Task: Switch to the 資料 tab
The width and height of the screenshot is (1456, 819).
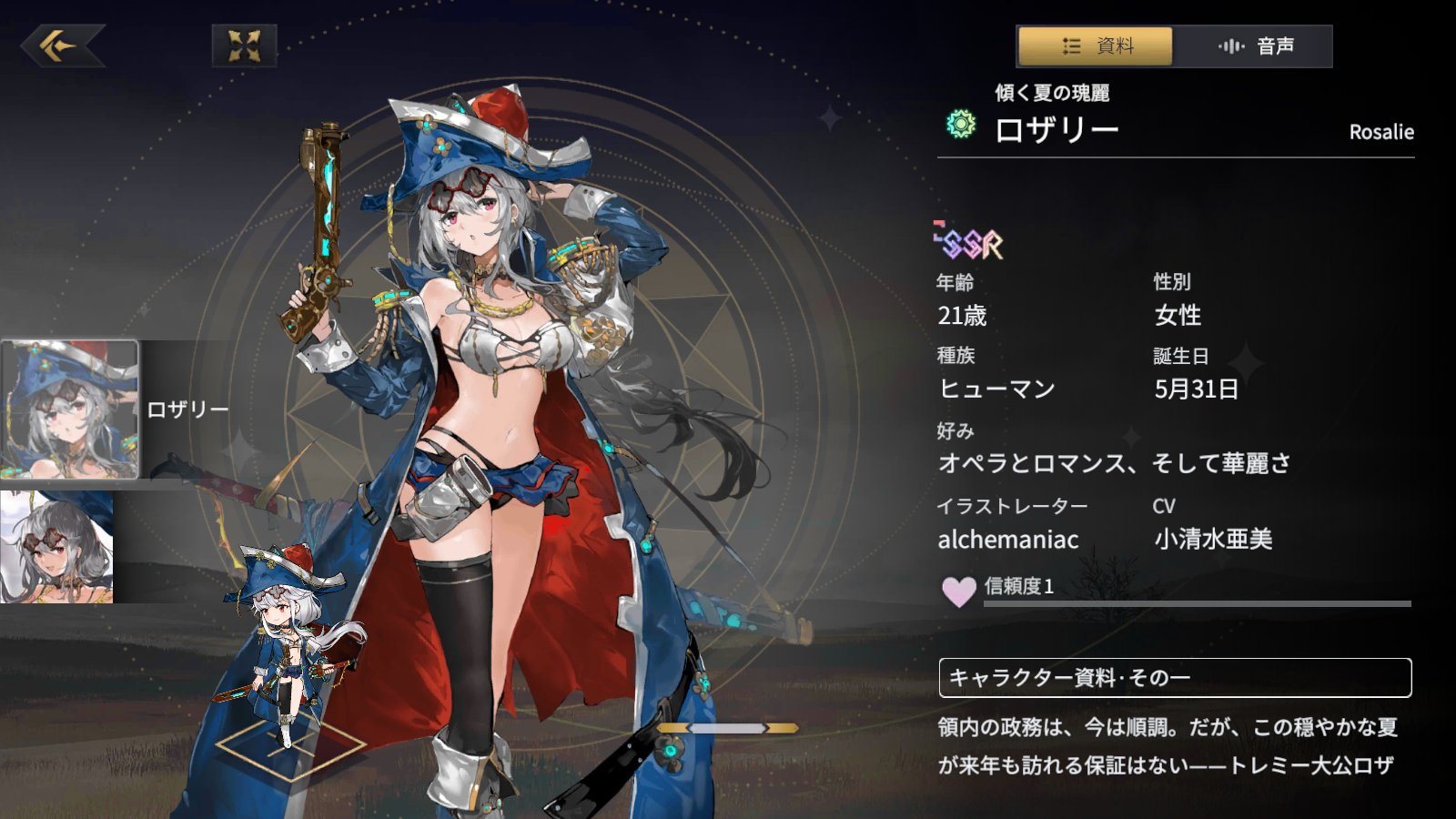Action: [x=1096, y=46]
